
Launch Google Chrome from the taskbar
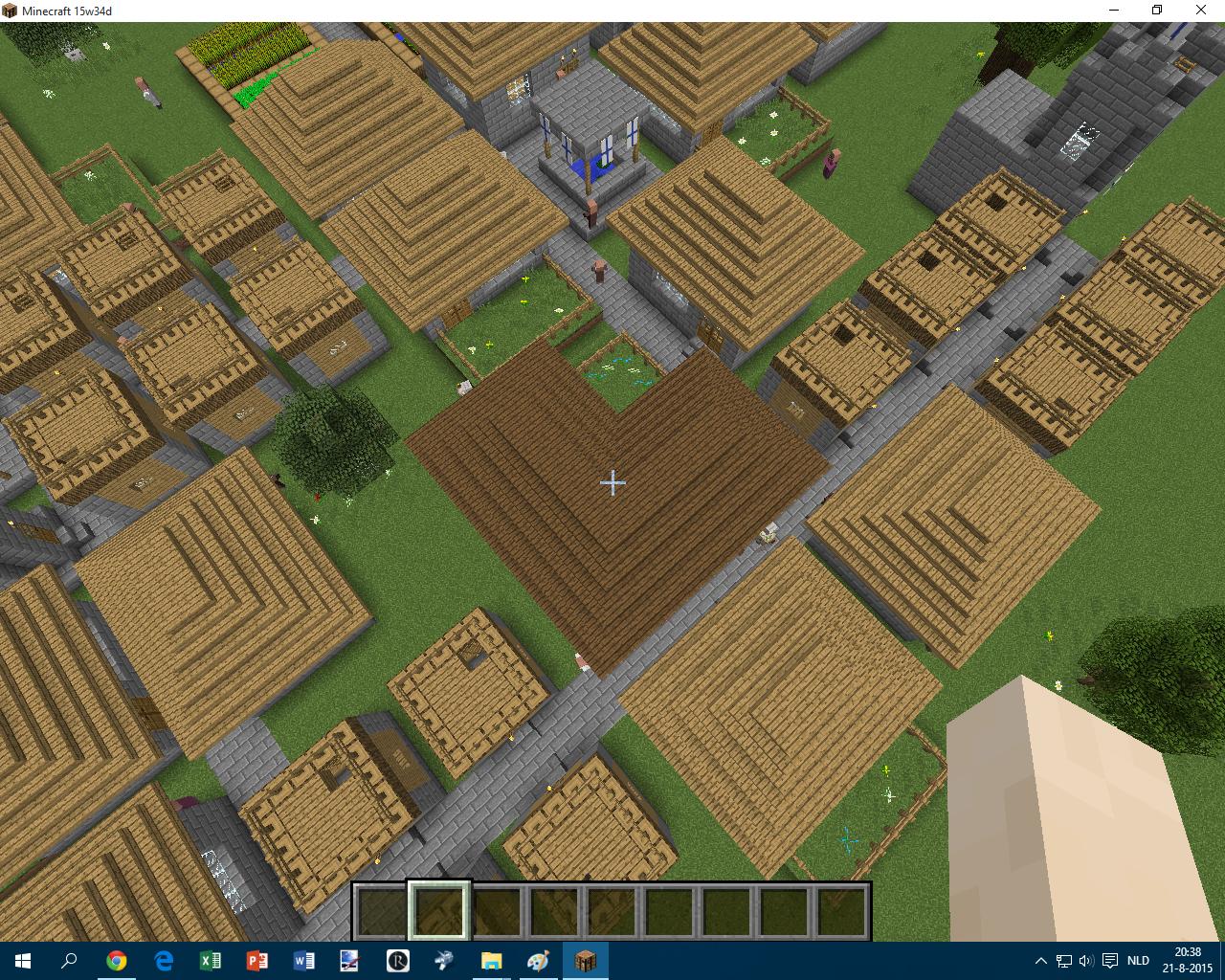point(116,960)
